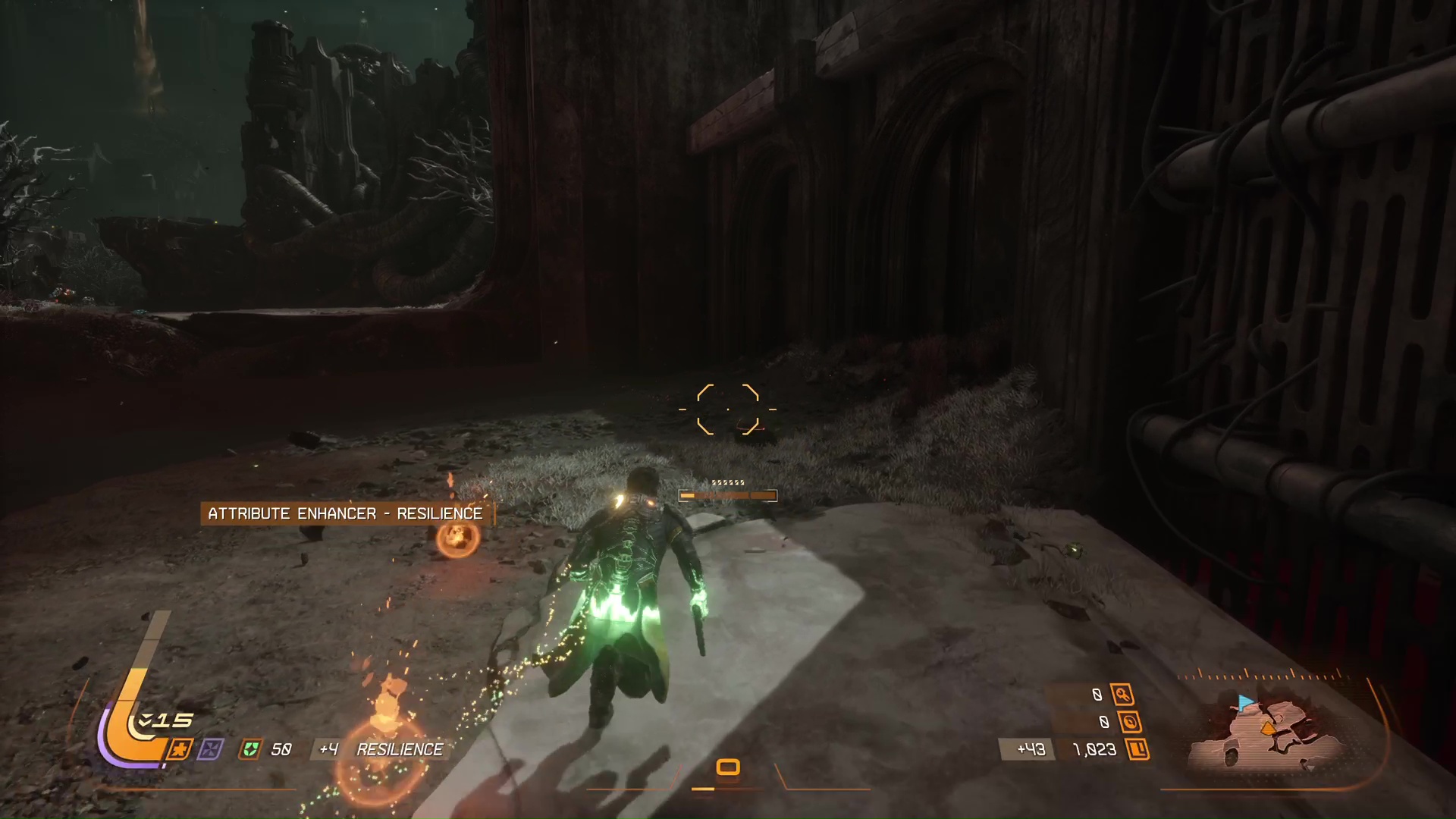Click the orange star ability icon
The height and width of the screenshot is (819, 1456).
click(180, 748)
